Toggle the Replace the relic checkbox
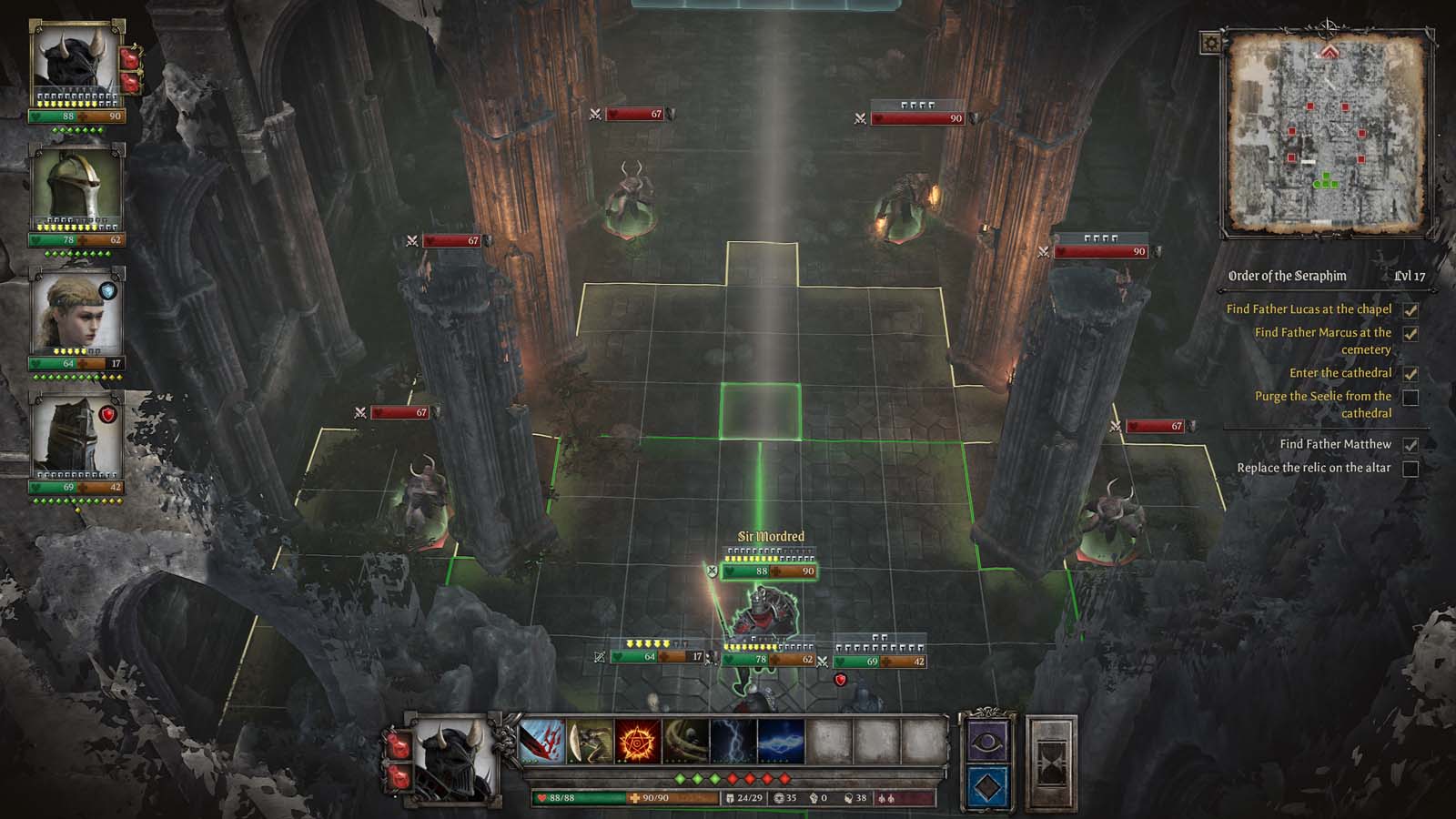Viewport: 1456px width, 819px height. pos(1411,465)
